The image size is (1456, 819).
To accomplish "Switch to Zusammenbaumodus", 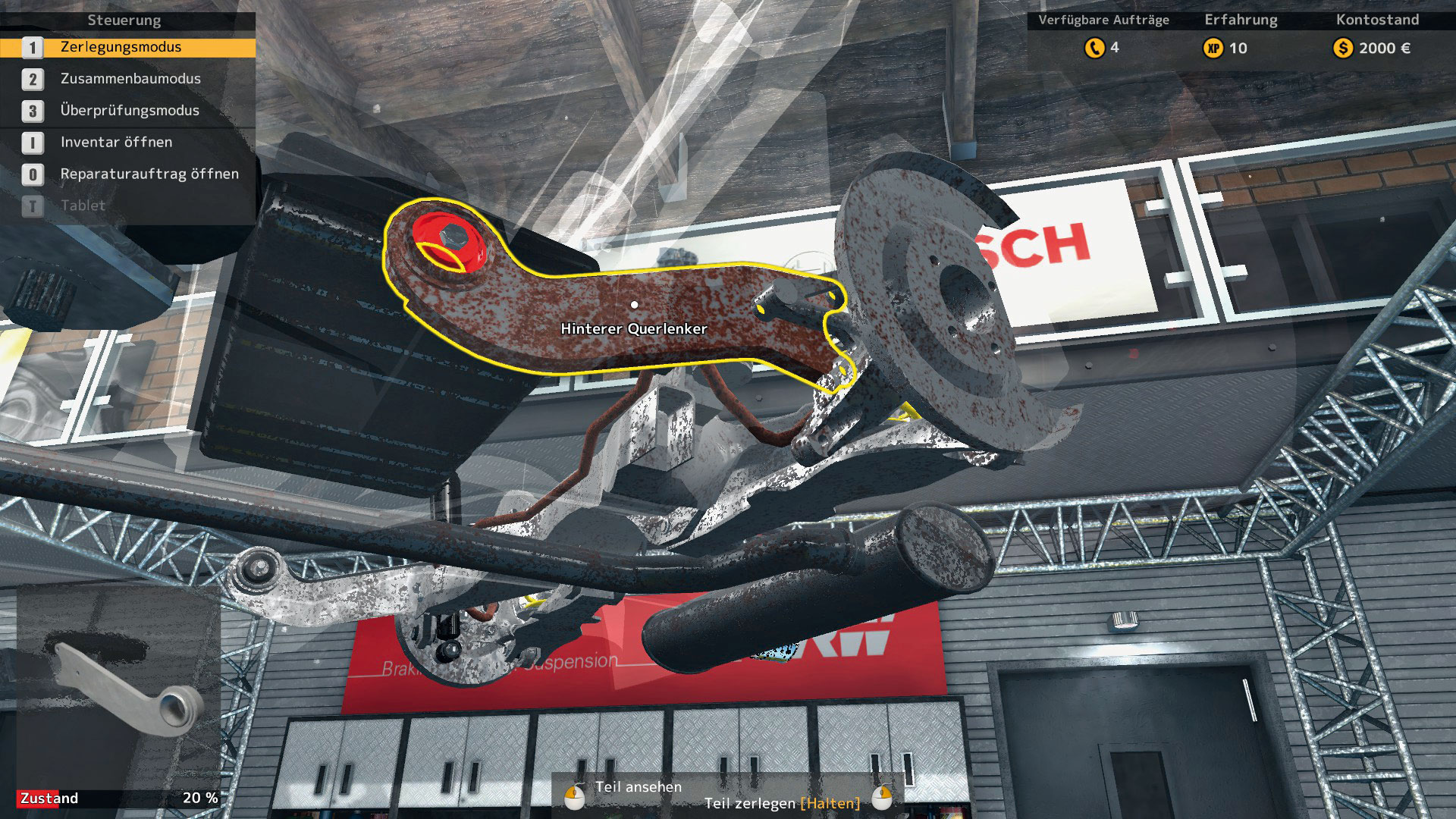I will pyautogui.click(x=130, y=79).
